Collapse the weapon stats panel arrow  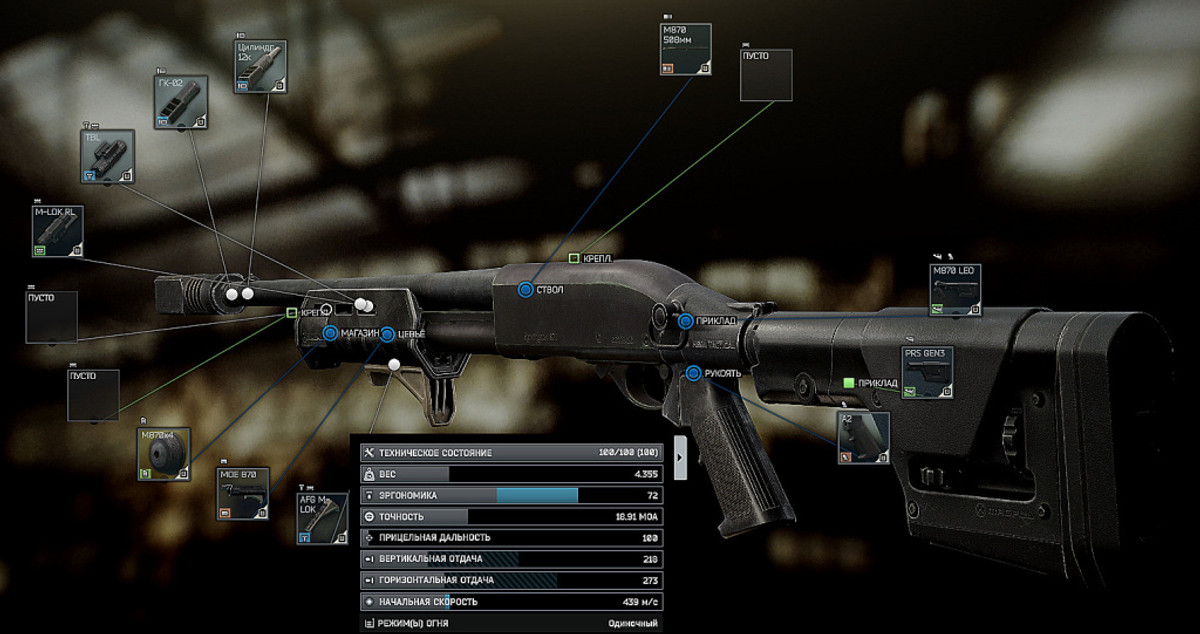(x=680, y=456)
